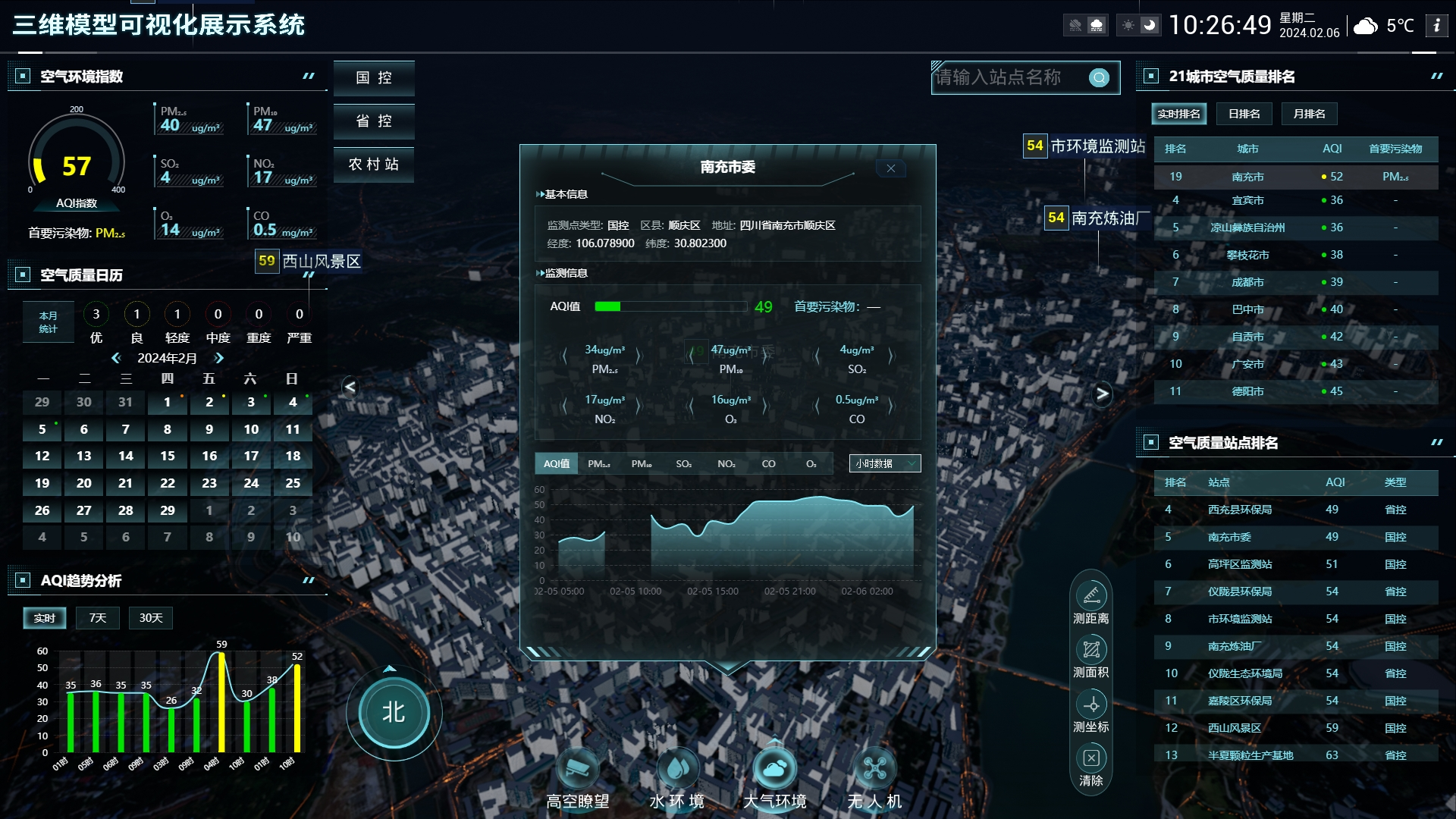The width and height of the screenshot is (1456, 819).
Task: Select 高坪区监测站 in station ranking list
Action: 1240,564
